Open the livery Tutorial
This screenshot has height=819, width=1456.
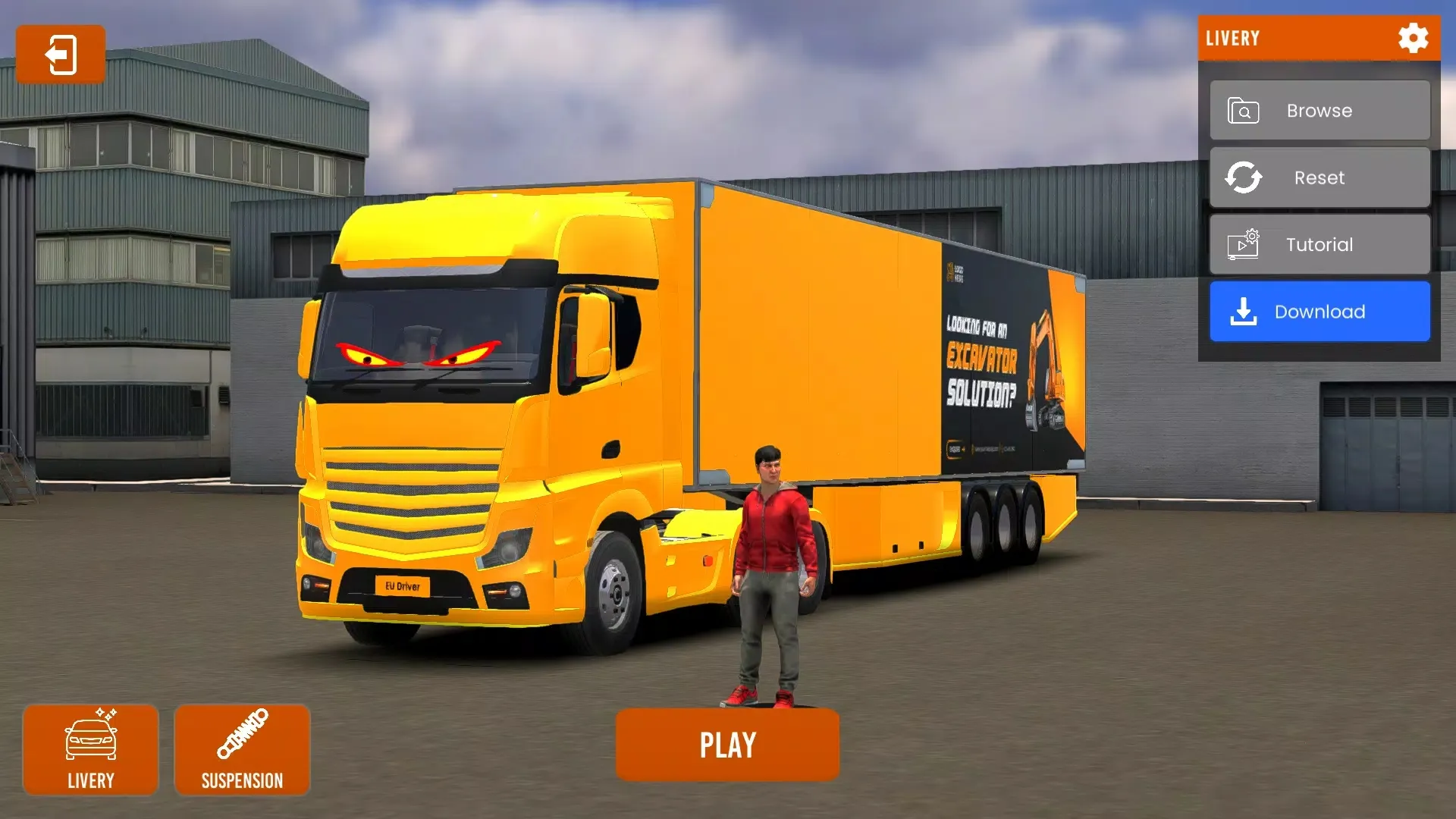tap(1319, 244)
